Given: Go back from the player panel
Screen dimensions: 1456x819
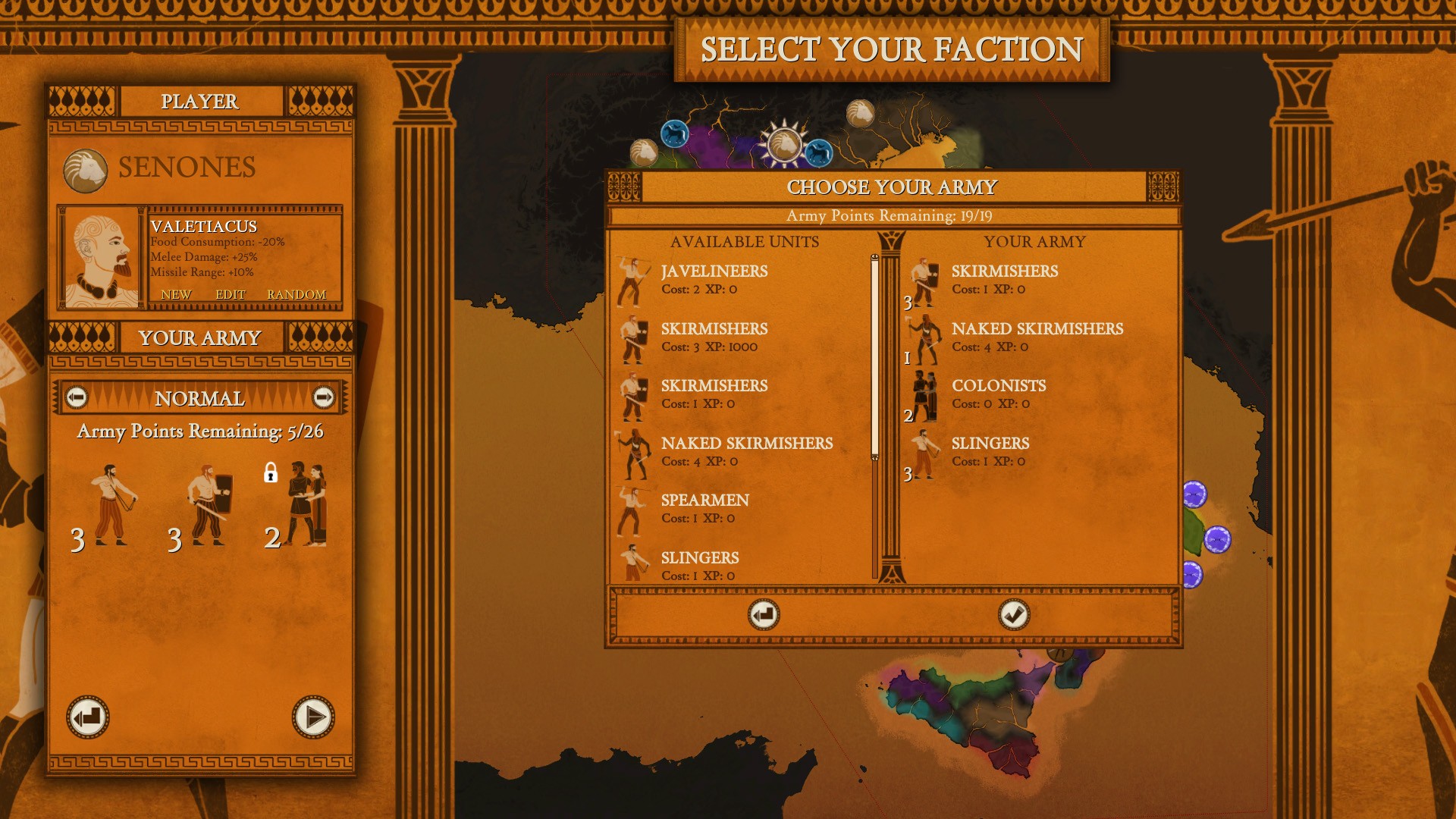Looking at the screenshot, I should (88, 717).
